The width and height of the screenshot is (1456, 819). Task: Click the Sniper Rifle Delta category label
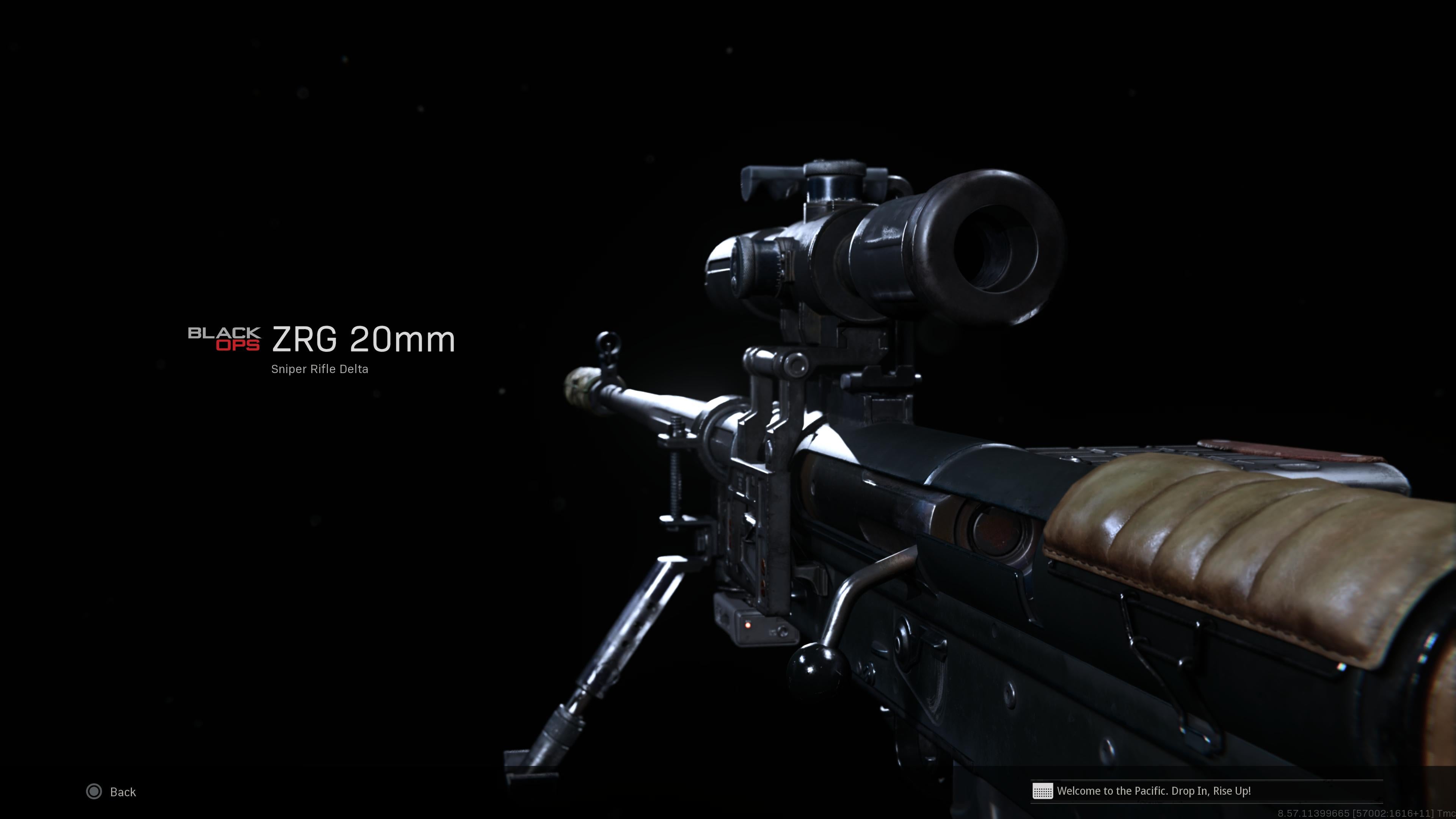click(319, 369)
